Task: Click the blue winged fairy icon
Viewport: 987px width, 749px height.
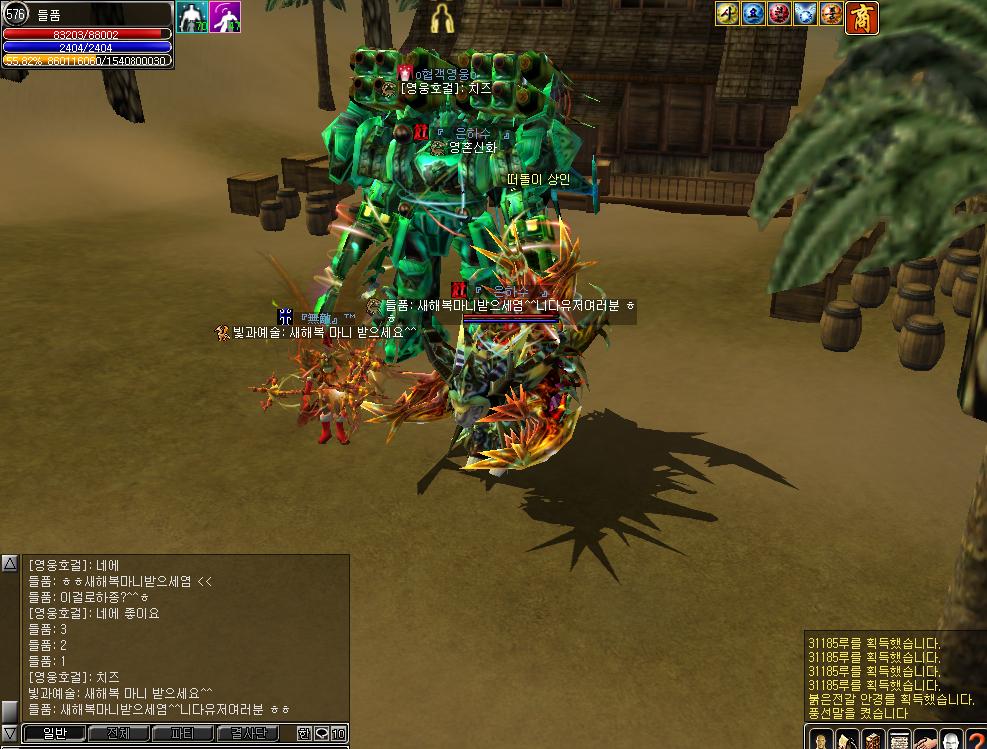Action: [805, 14]
